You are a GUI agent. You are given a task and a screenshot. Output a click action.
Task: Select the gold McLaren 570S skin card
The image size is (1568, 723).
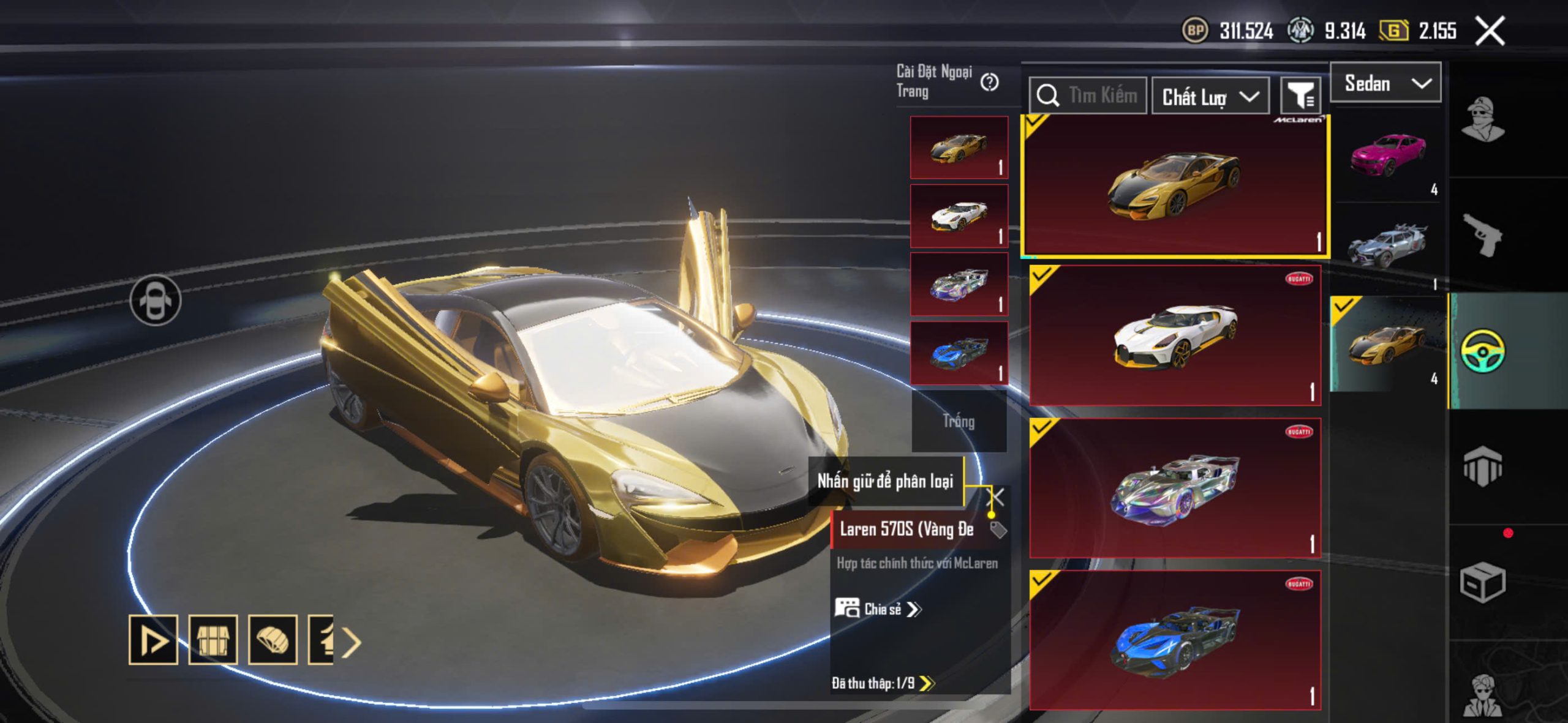pyautogui.click(x=1175, y=185)
